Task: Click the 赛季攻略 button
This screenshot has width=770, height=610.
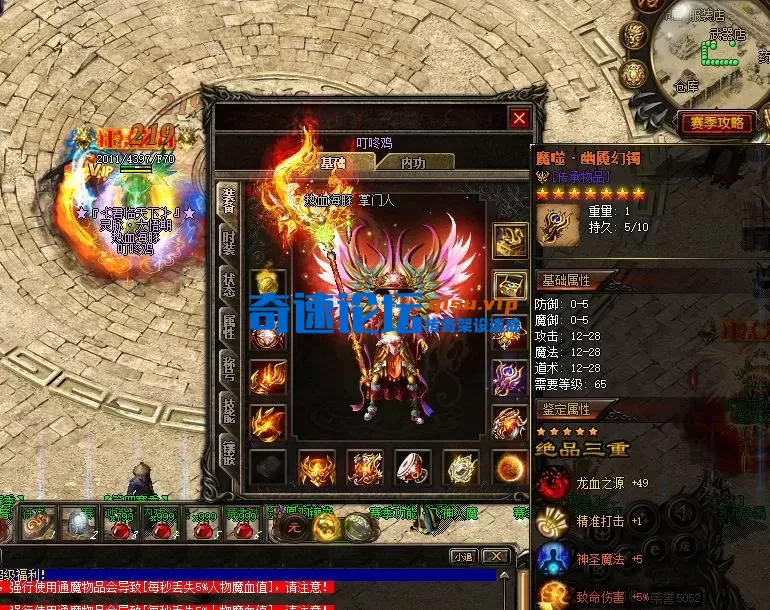Action: pos(718,123)
